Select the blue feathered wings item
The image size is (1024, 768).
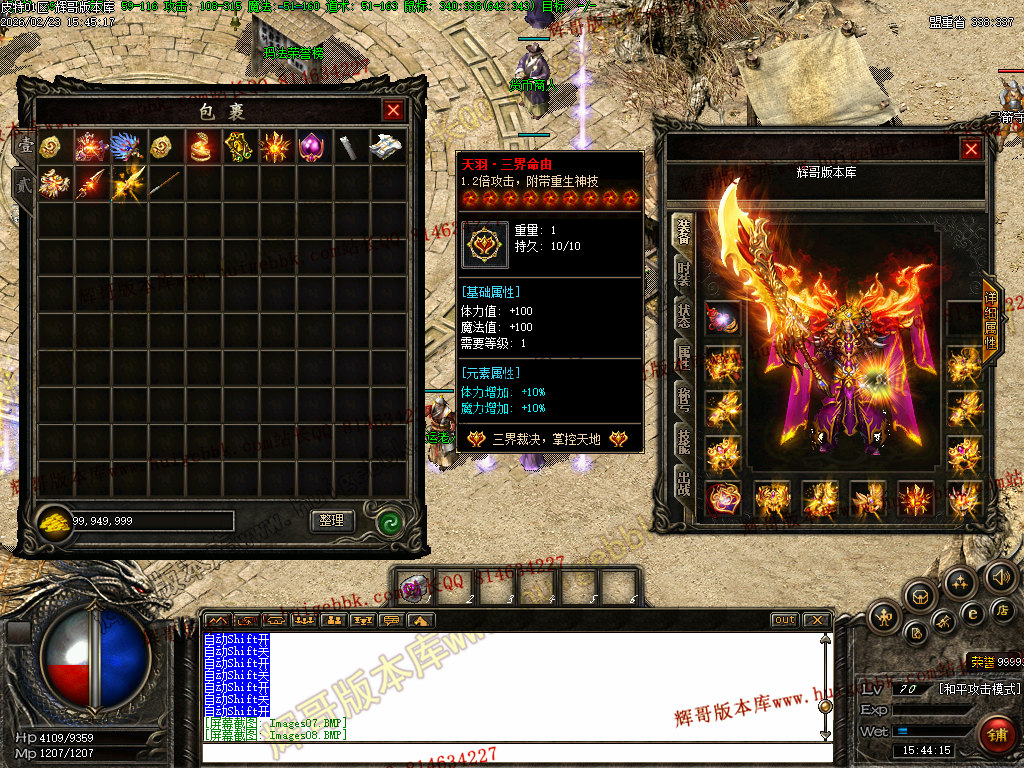[x=127, y=147]
